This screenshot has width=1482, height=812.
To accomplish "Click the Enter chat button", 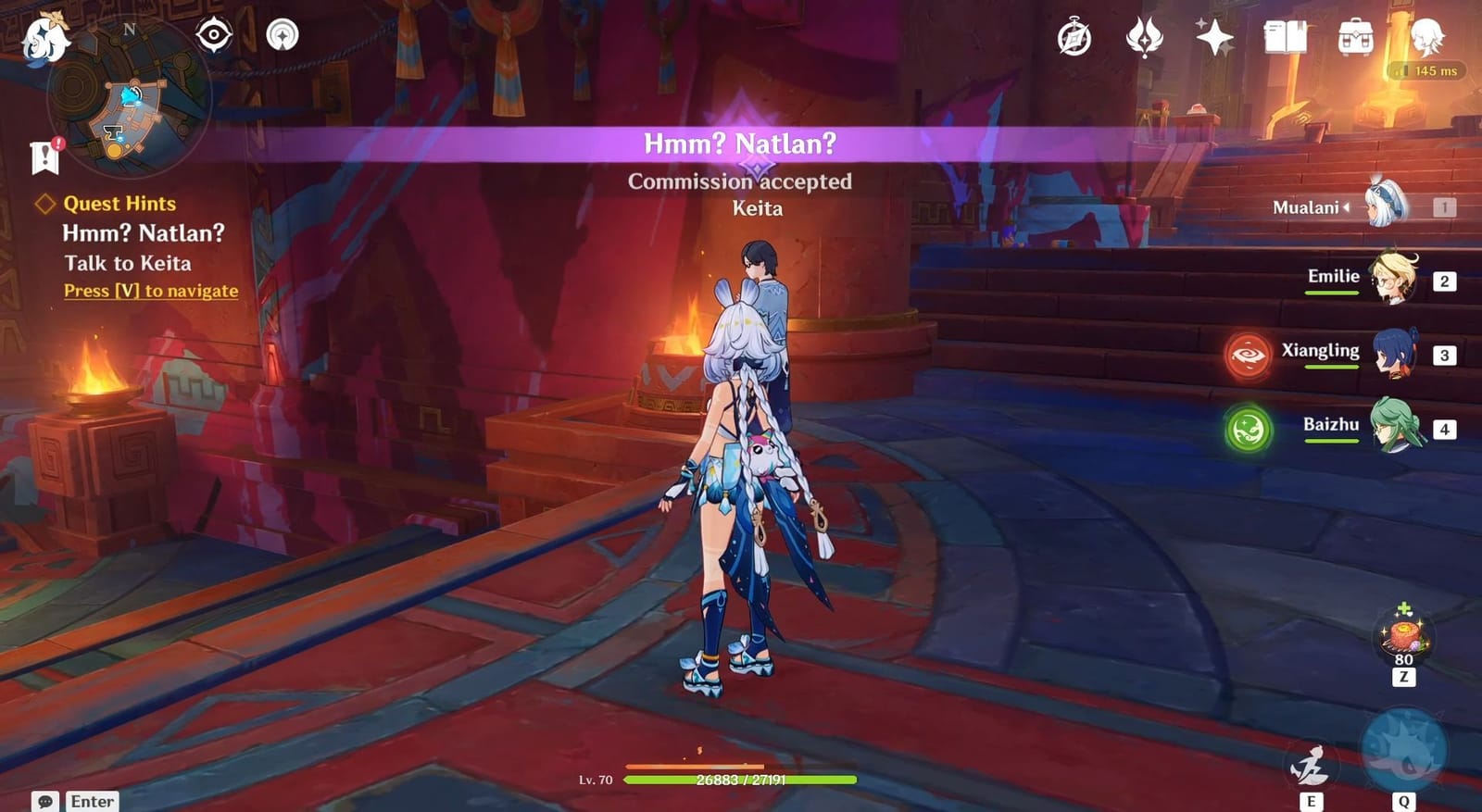I will tap(93, 800).
